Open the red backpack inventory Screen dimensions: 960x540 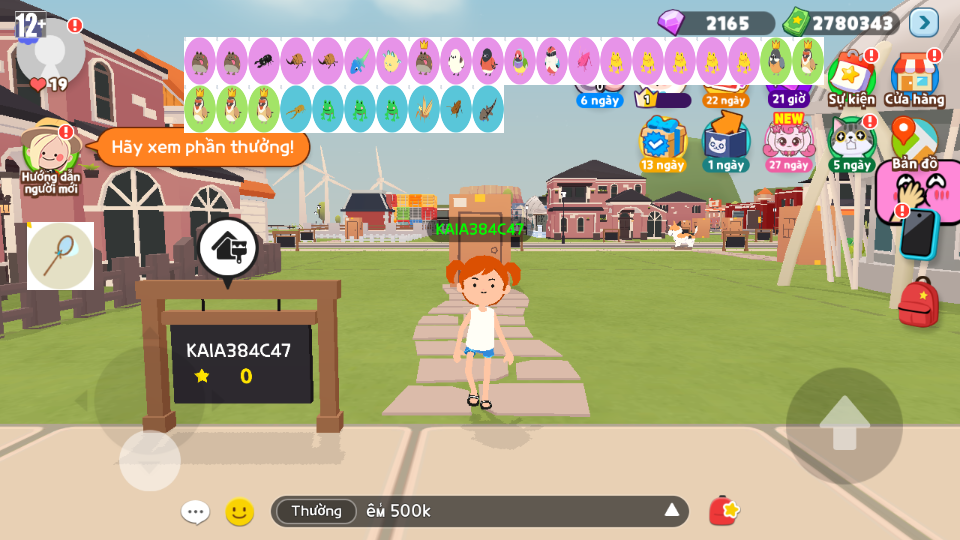pos(918,302)
